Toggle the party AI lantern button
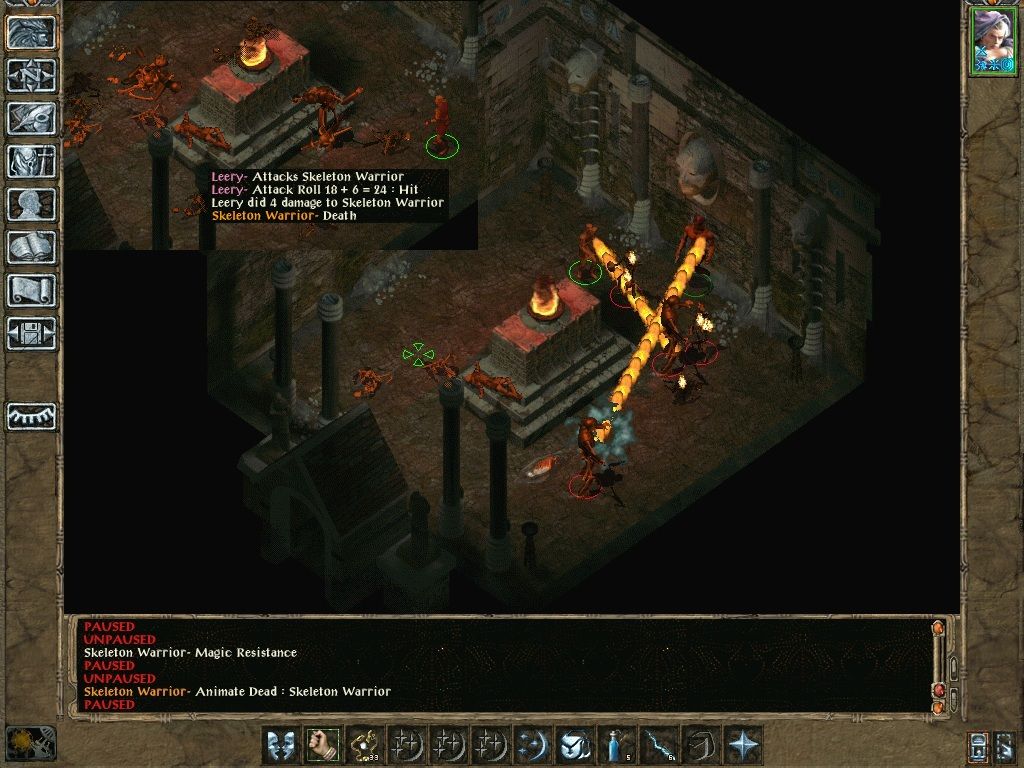 tap(980, 745)
